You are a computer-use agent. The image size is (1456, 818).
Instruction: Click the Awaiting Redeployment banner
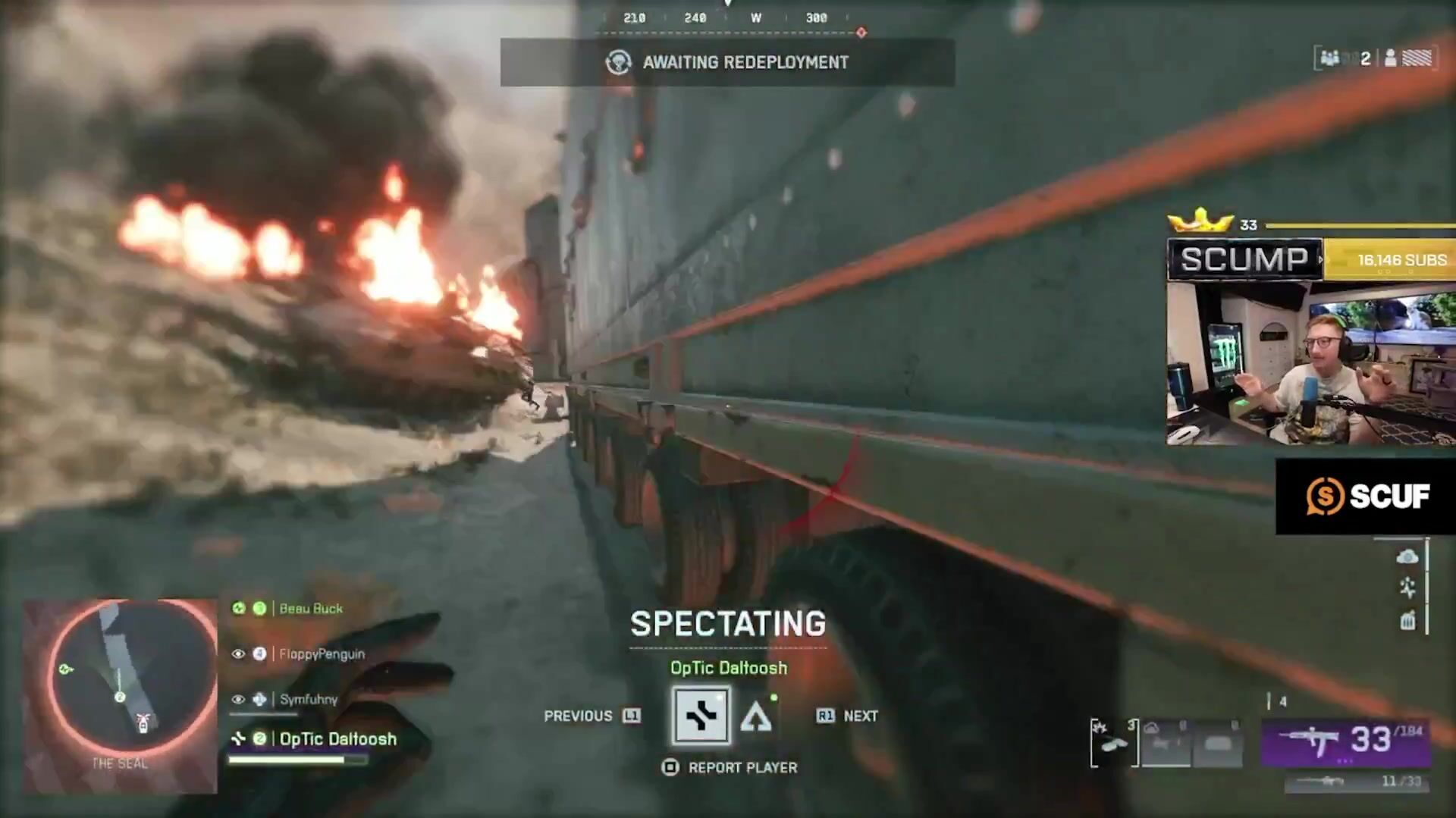pos(727,62)
